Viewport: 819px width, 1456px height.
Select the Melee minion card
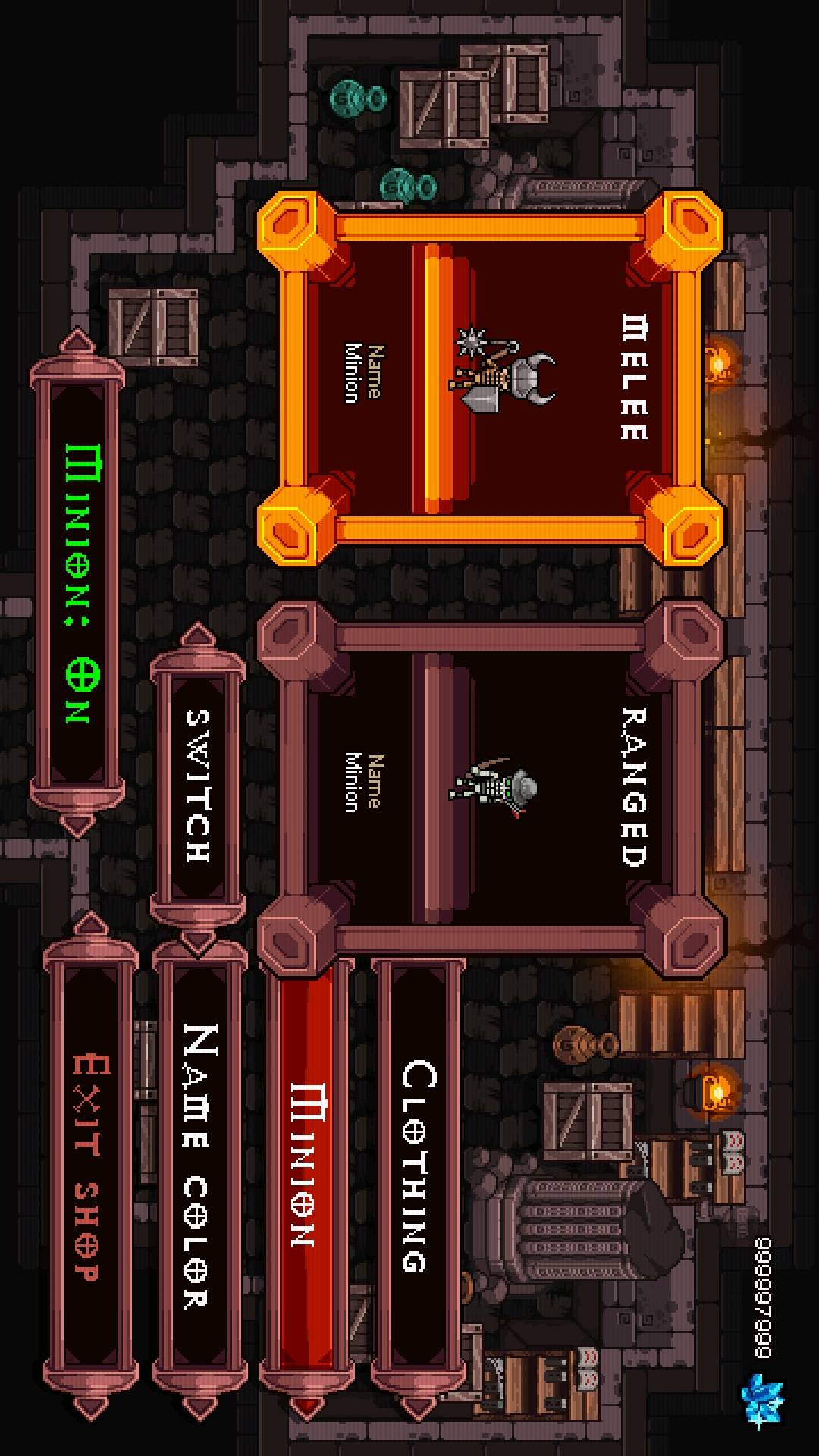point(489,378)
